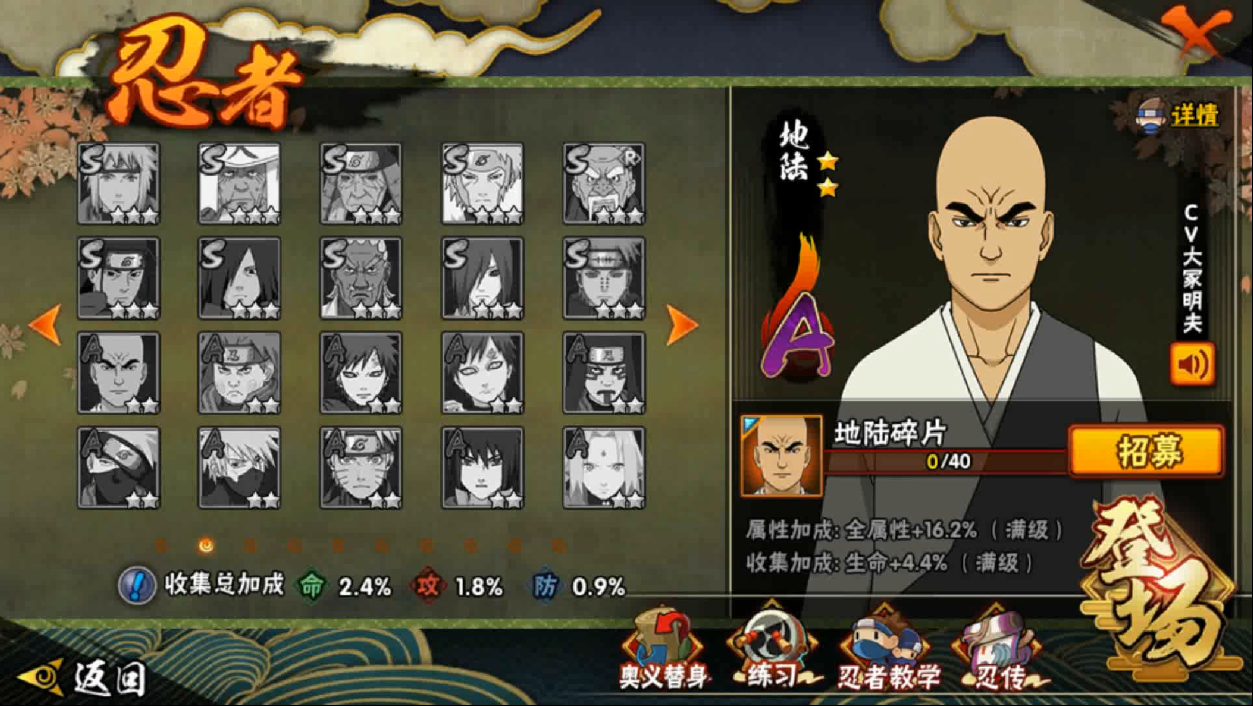
Task: Show the next page of ninjas
Action: (x=681, y=325)
